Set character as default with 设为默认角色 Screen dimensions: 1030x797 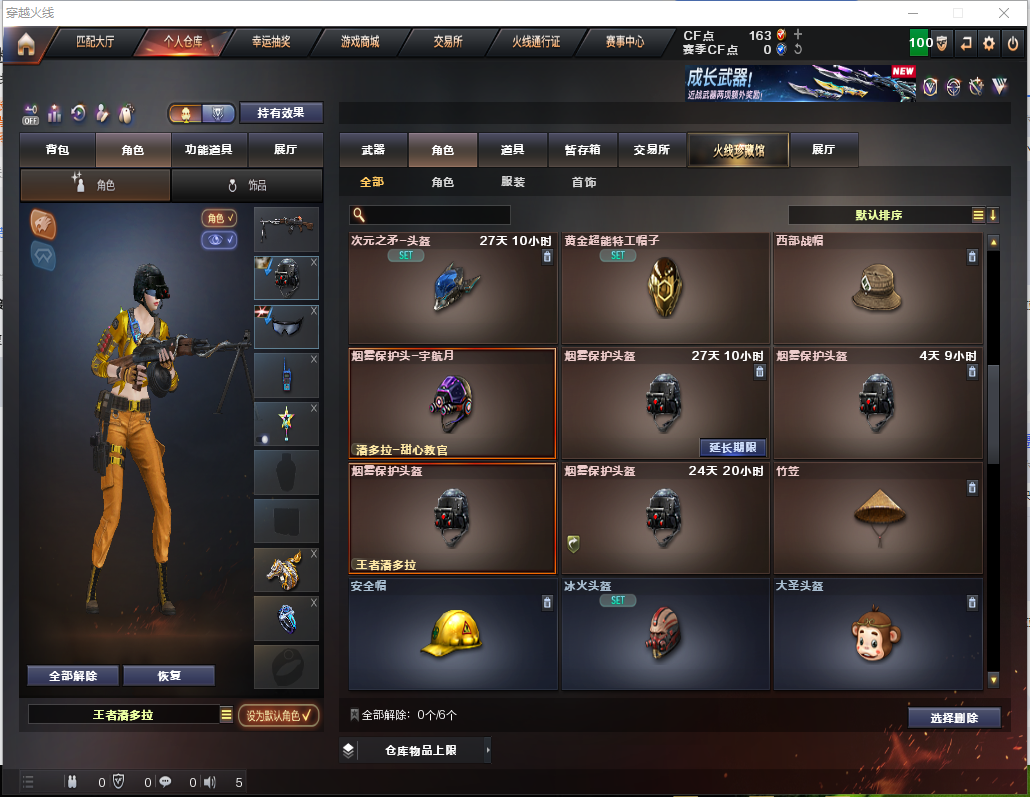278,715
